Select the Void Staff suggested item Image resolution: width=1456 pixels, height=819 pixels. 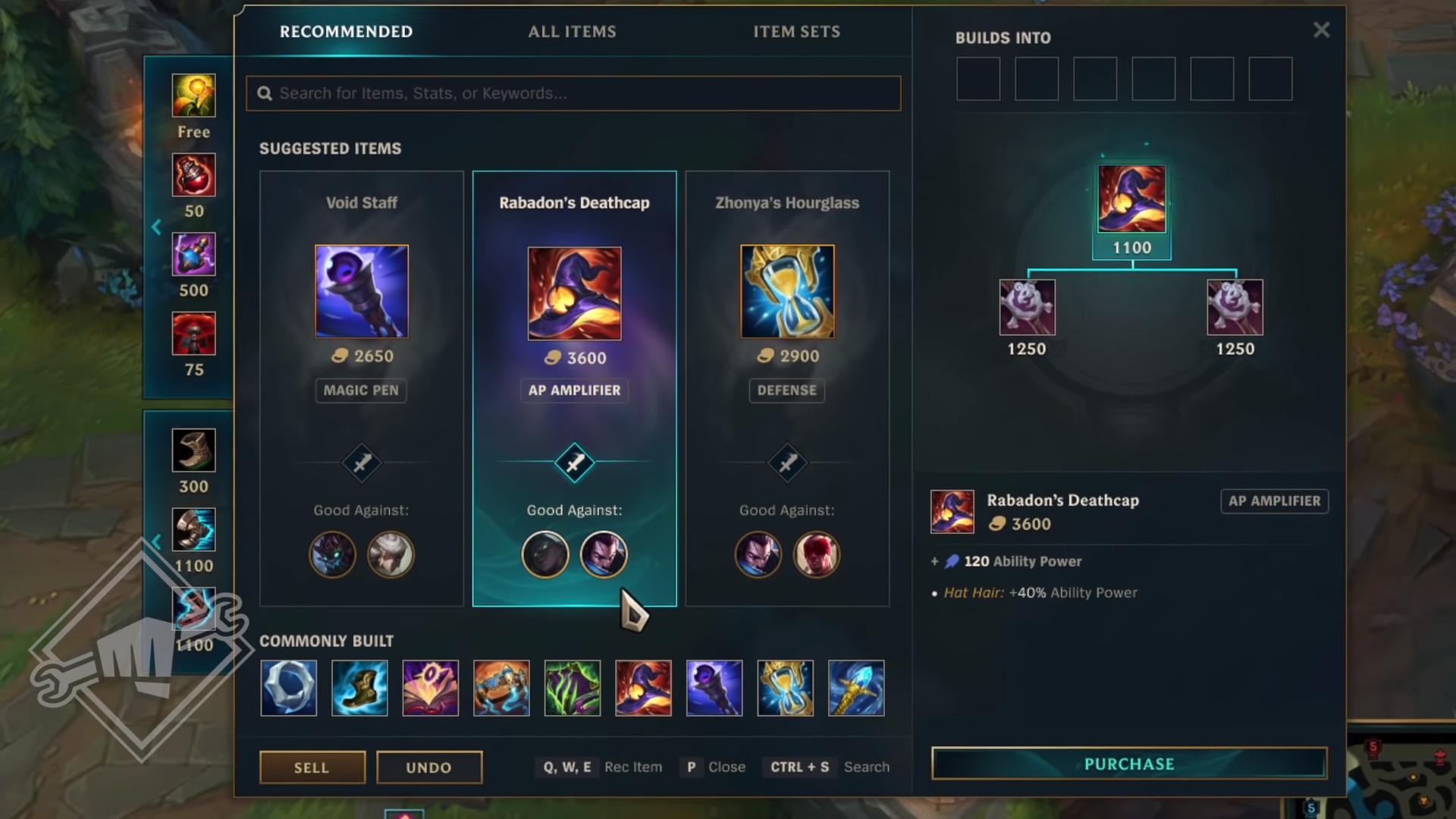point(362,292)
